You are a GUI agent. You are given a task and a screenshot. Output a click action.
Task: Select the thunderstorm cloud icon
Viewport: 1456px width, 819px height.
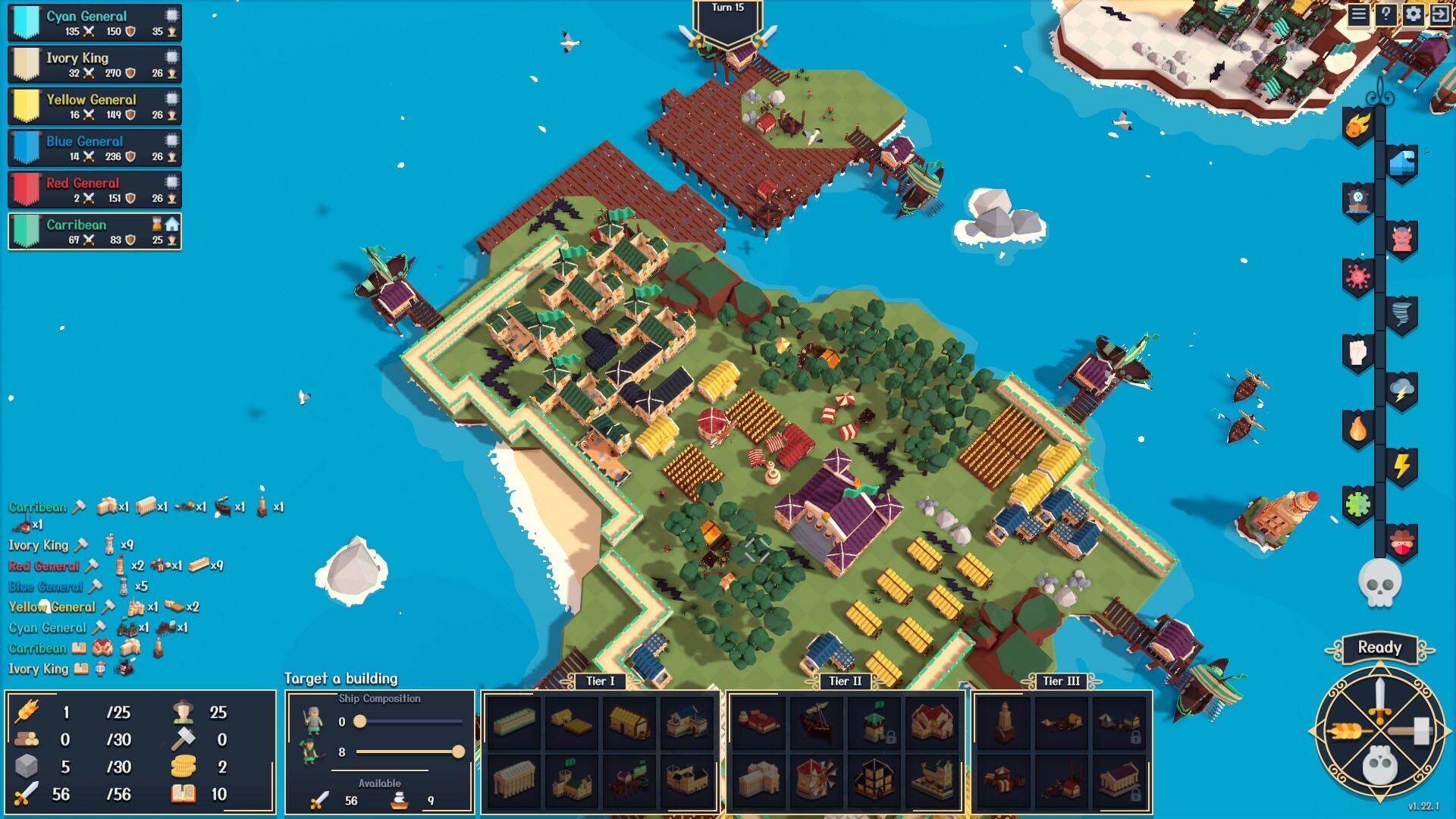point(1401,388)
